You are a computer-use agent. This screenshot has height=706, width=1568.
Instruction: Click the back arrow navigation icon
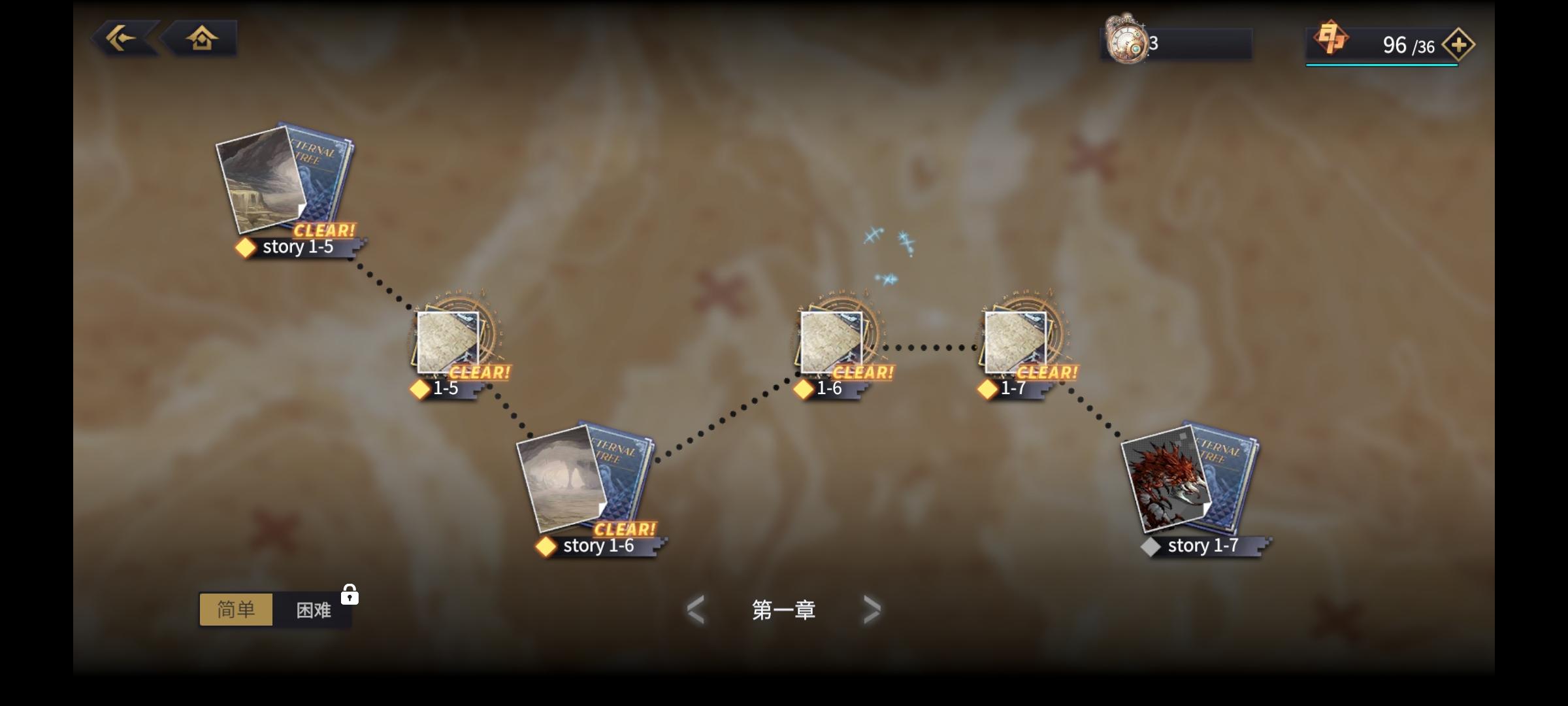(122, 38)
